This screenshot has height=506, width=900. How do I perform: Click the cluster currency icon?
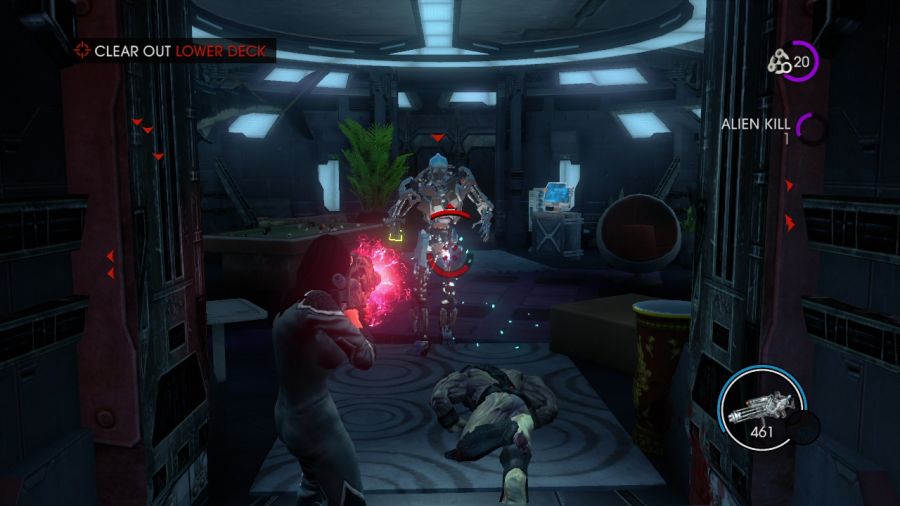tap(779, 62)
